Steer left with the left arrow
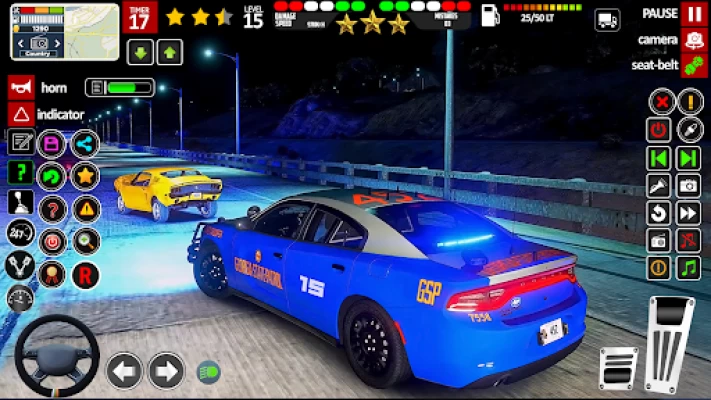The height and width of the screenshot is (400, 711). (124, 371)
